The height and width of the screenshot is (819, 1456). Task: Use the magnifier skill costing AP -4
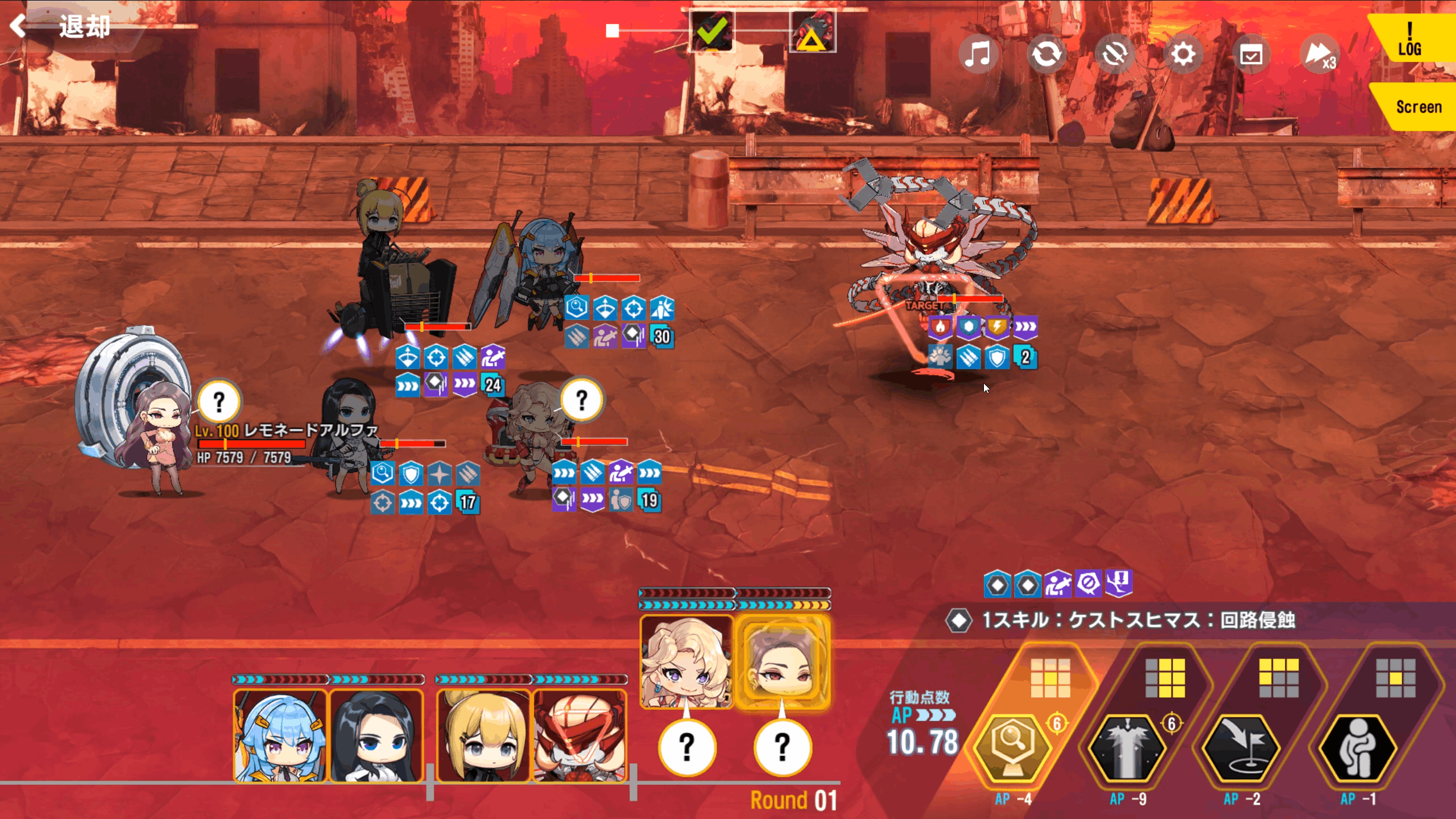tap(1012, 748)
